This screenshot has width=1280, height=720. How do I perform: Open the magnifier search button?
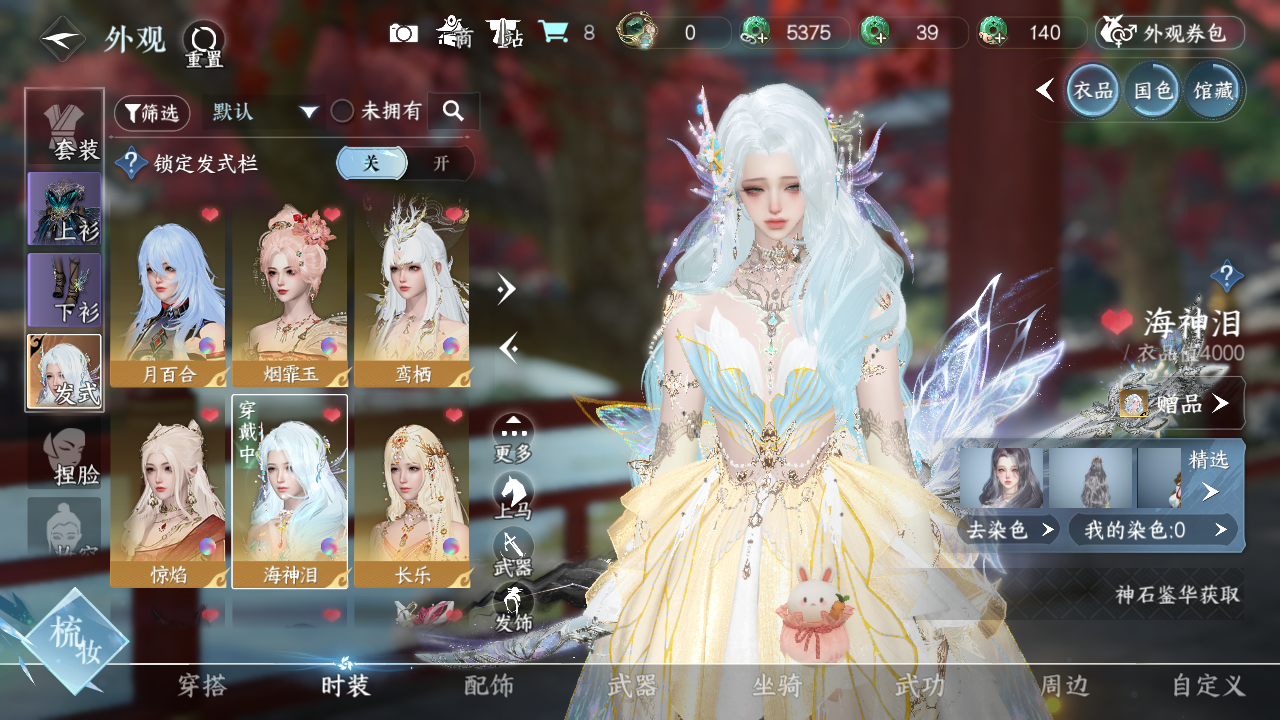453,112
